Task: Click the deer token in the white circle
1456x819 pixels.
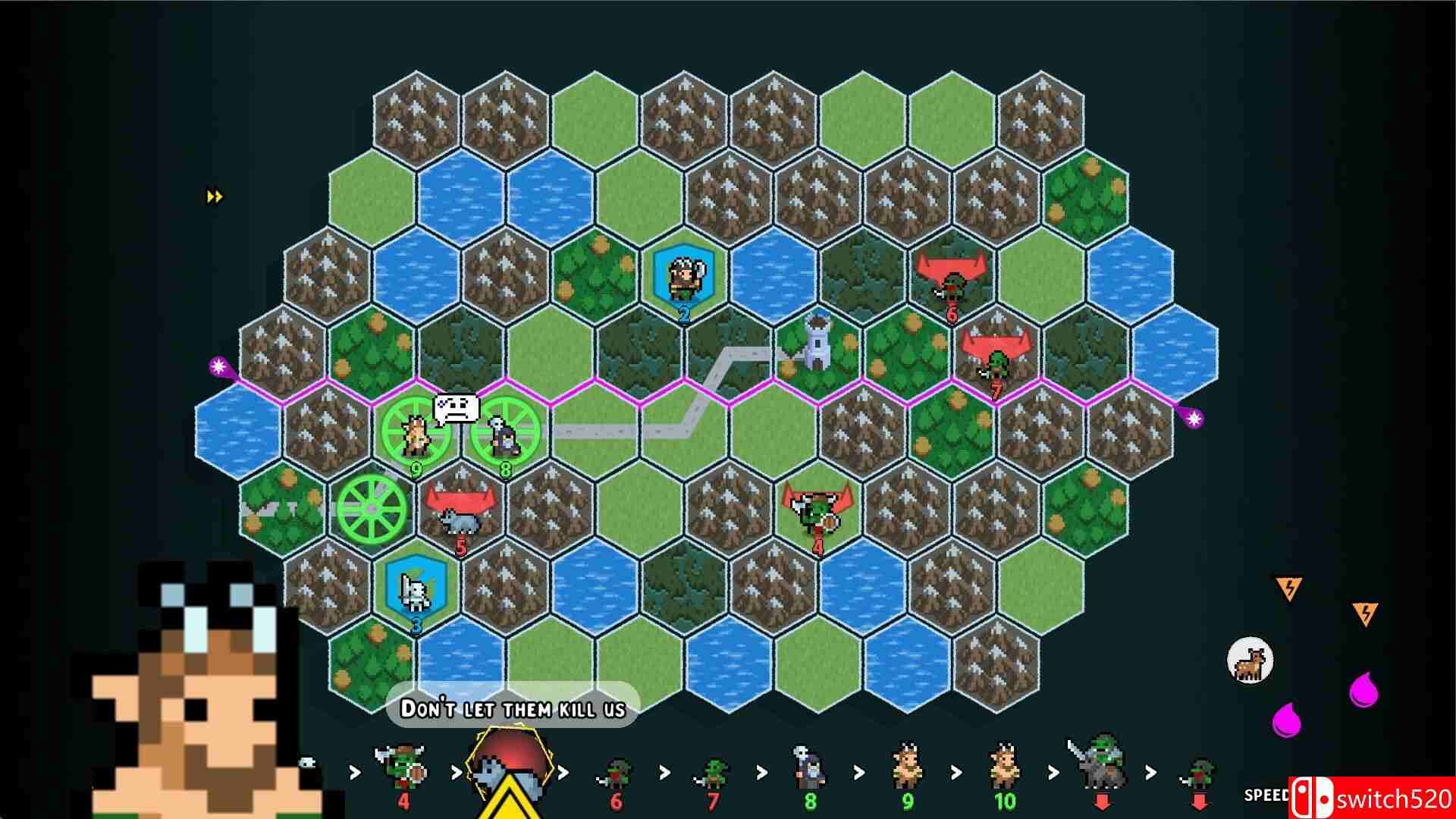Action: pyautogui.click(x=1250, y=661)
